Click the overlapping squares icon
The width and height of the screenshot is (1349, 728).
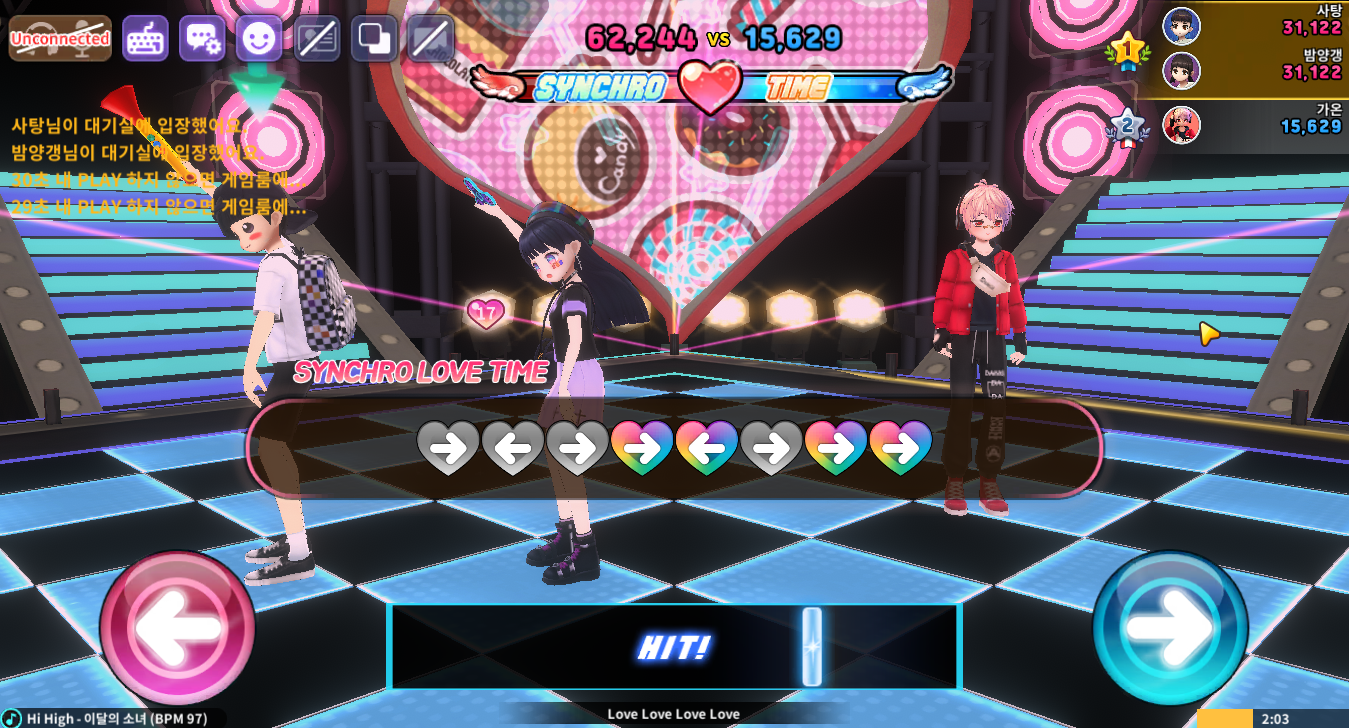pos(375,39)
